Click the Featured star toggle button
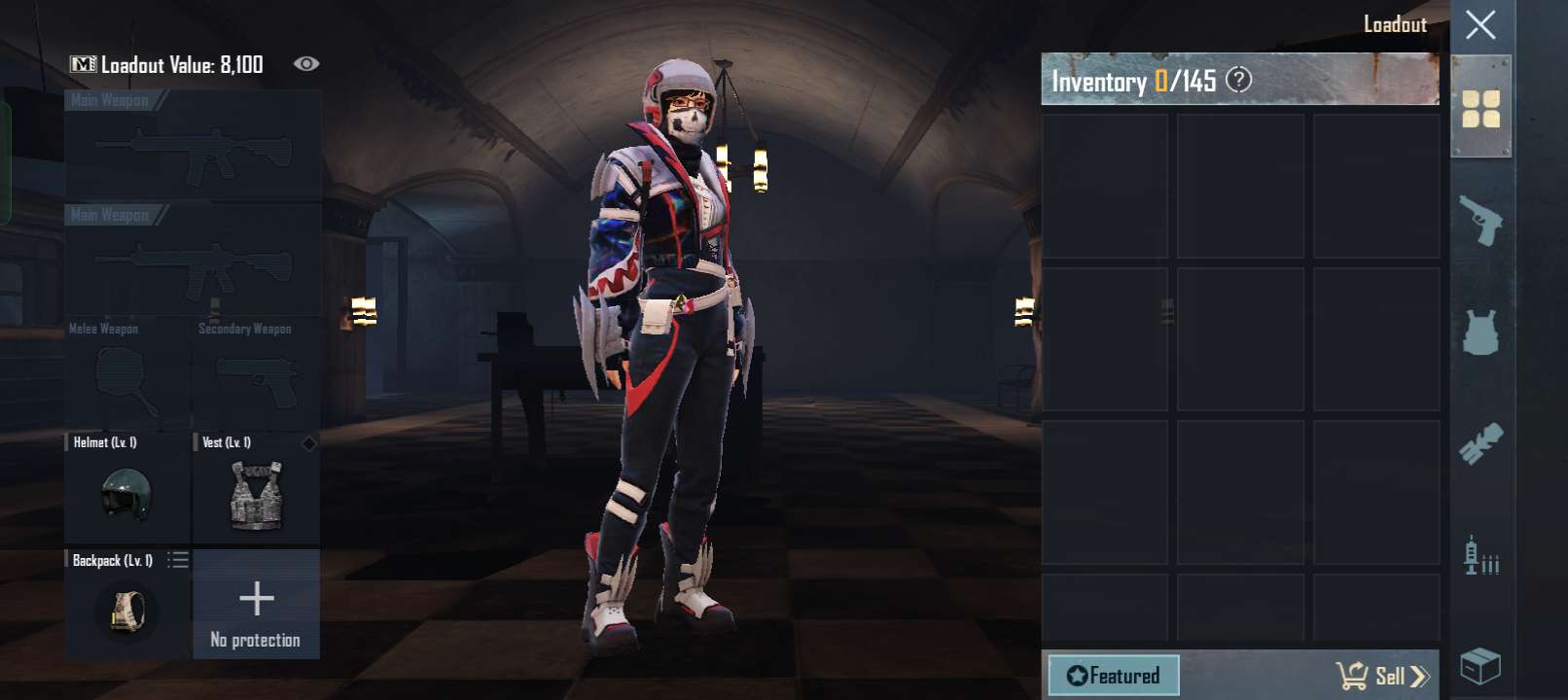This screenshot has height=700, width=1568. click(1076, 674)
